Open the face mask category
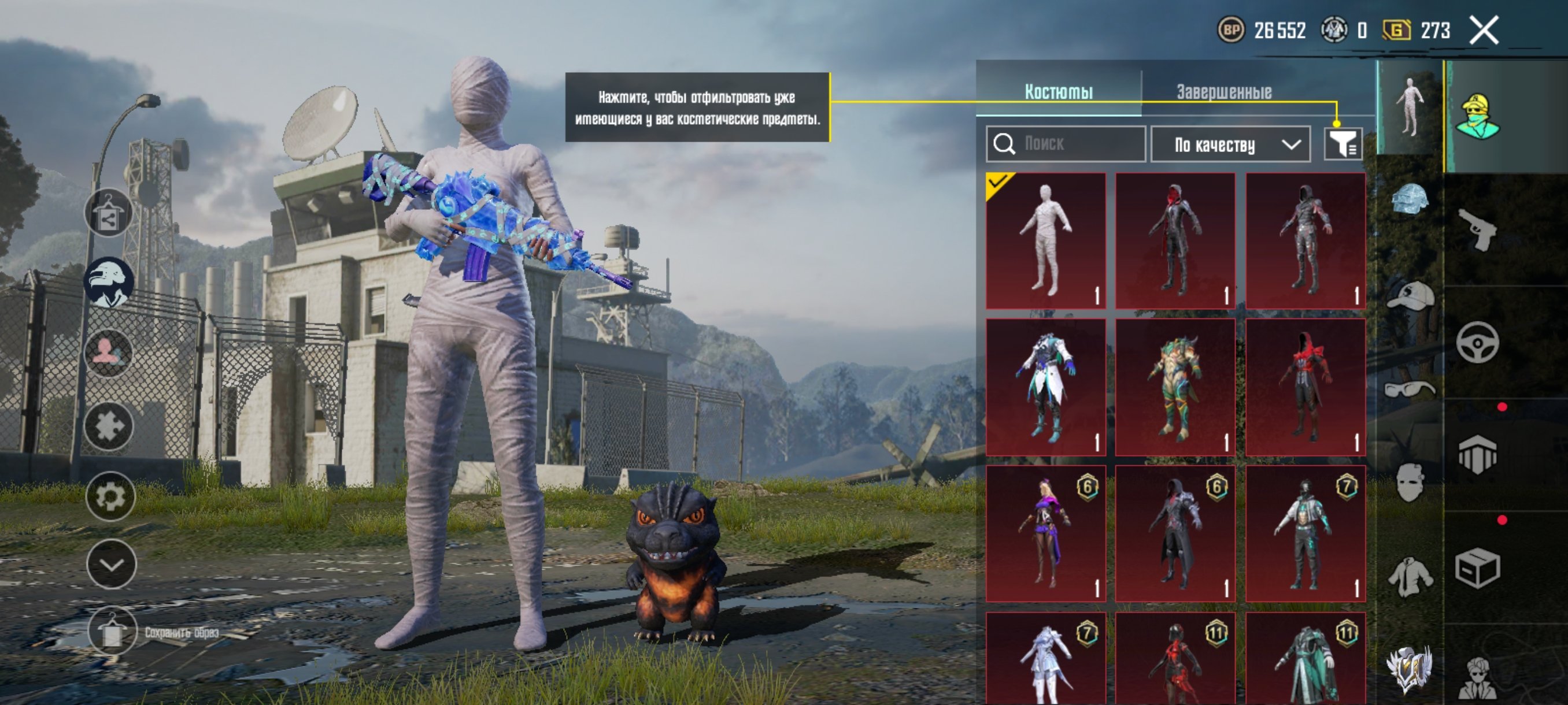The height and width of the screenshot is (705, 1568). (1409, 483)
